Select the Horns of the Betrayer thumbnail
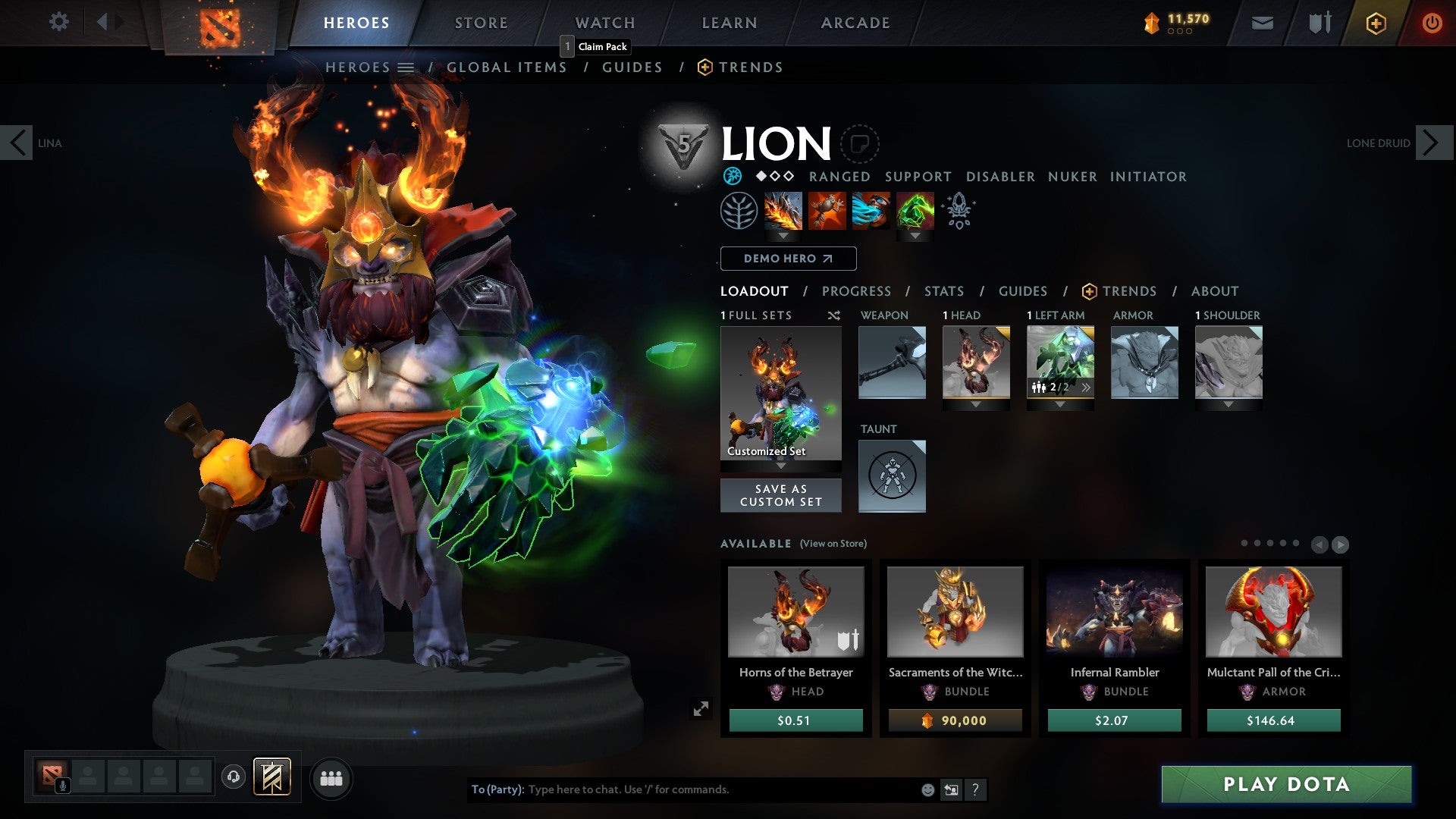 coord(794,611)
